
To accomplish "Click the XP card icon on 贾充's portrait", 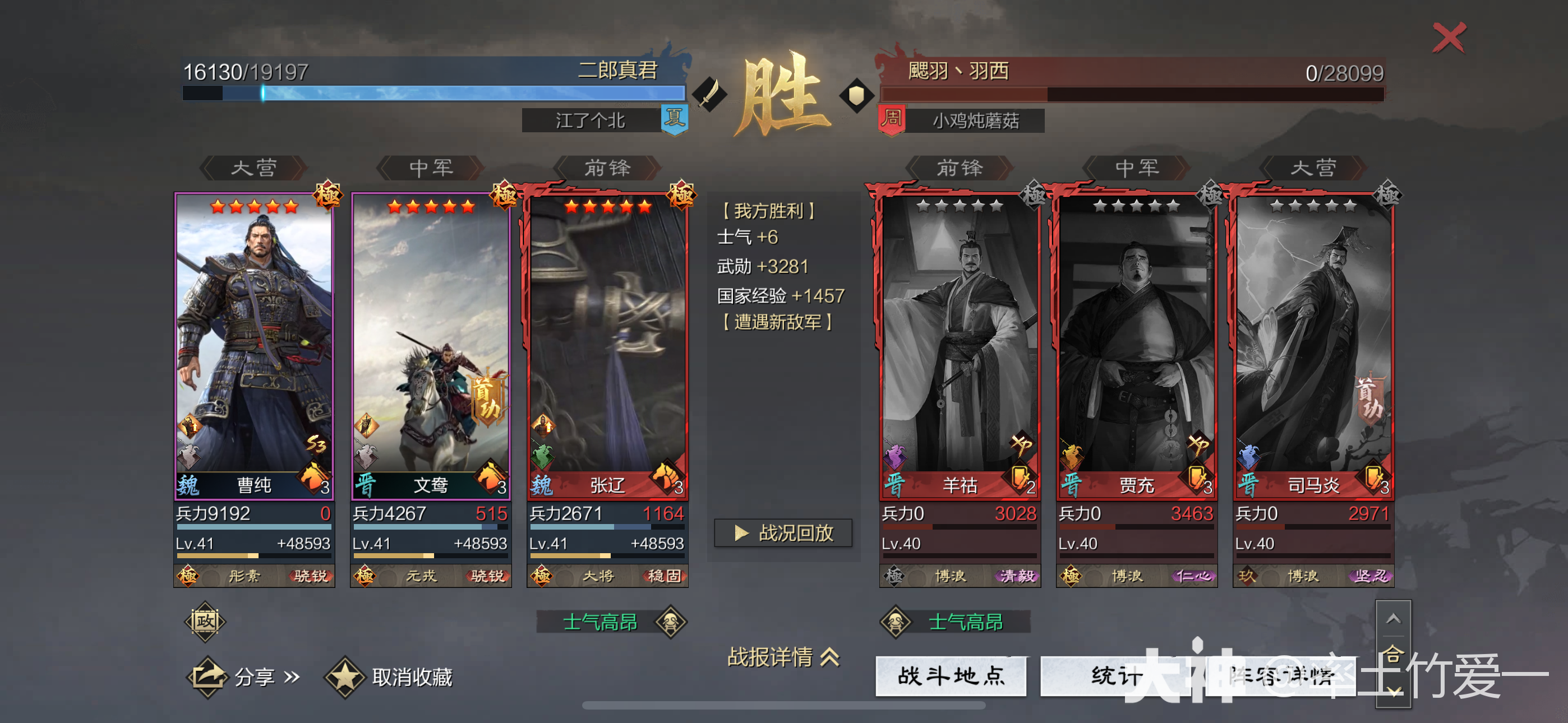I will [1202, 444].
